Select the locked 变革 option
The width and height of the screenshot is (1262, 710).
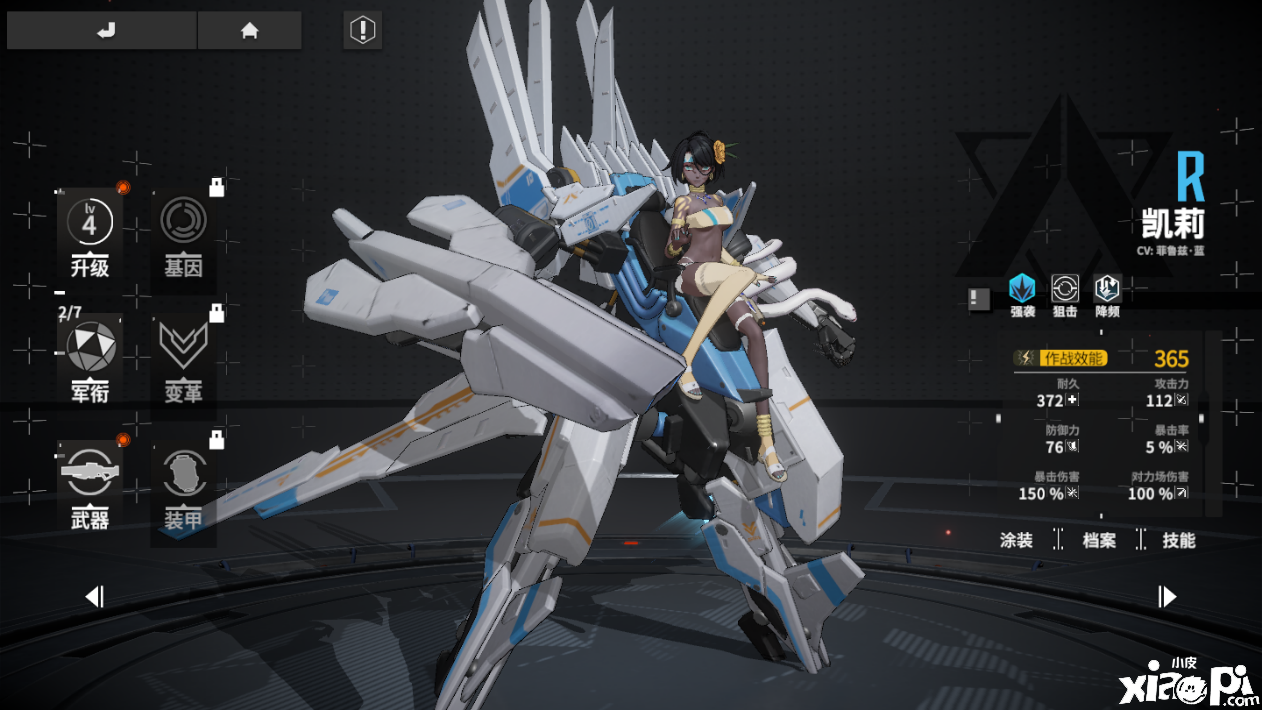(x=183, y=358)
